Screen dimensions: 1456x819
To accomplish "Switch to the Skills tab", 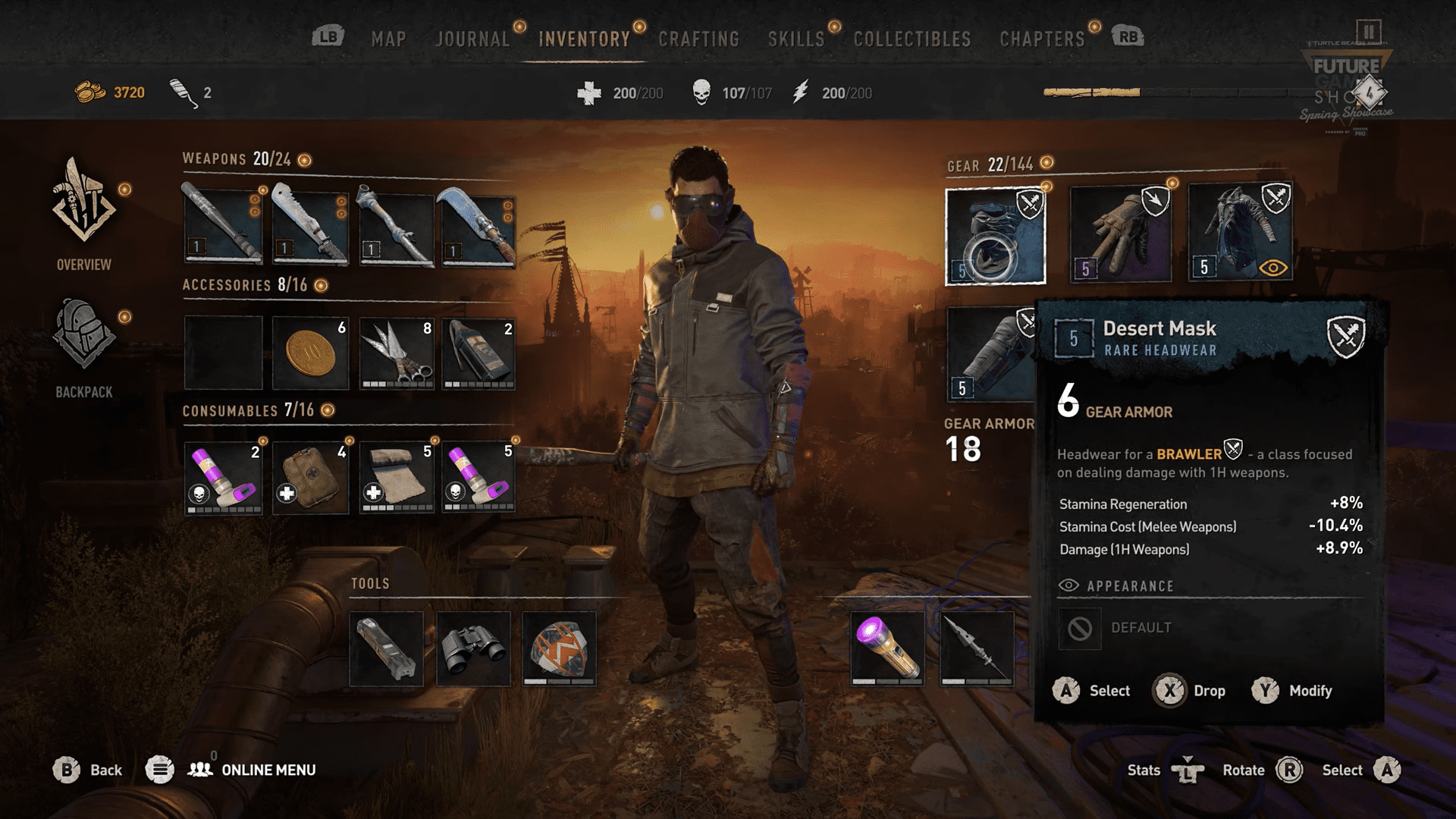I will coord(795,39).
